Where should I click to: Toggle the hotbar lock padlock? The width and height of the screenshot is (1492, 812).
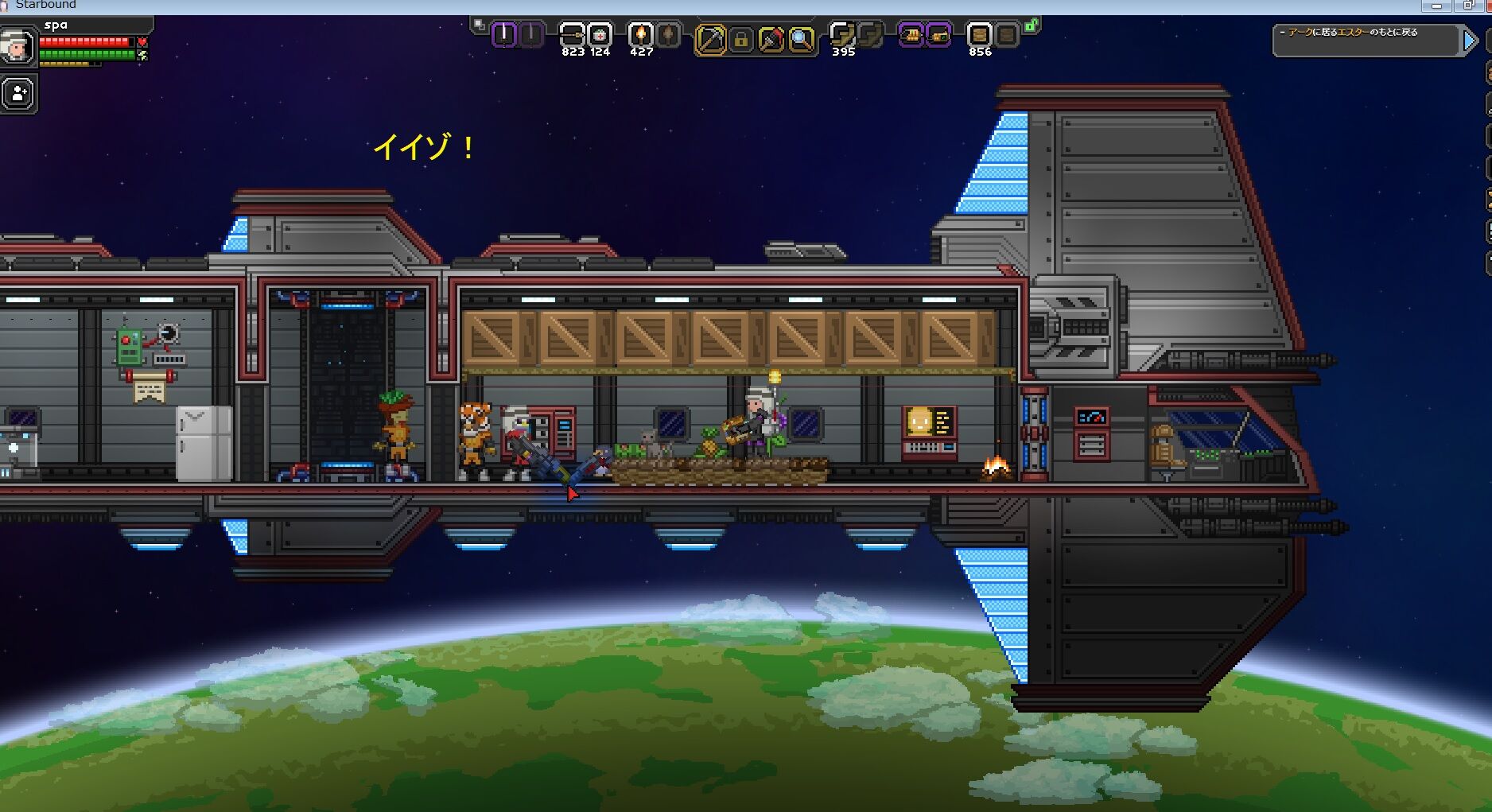tap(742, 37)
